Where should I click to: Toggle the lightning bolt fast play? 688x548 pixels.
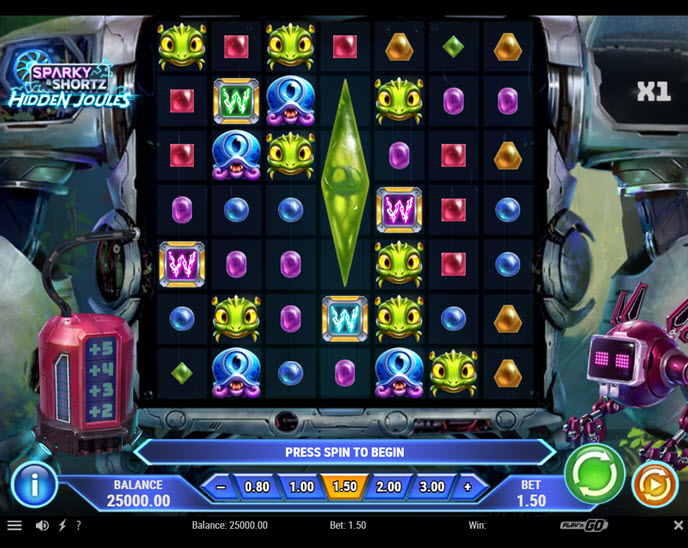(62, 525)
